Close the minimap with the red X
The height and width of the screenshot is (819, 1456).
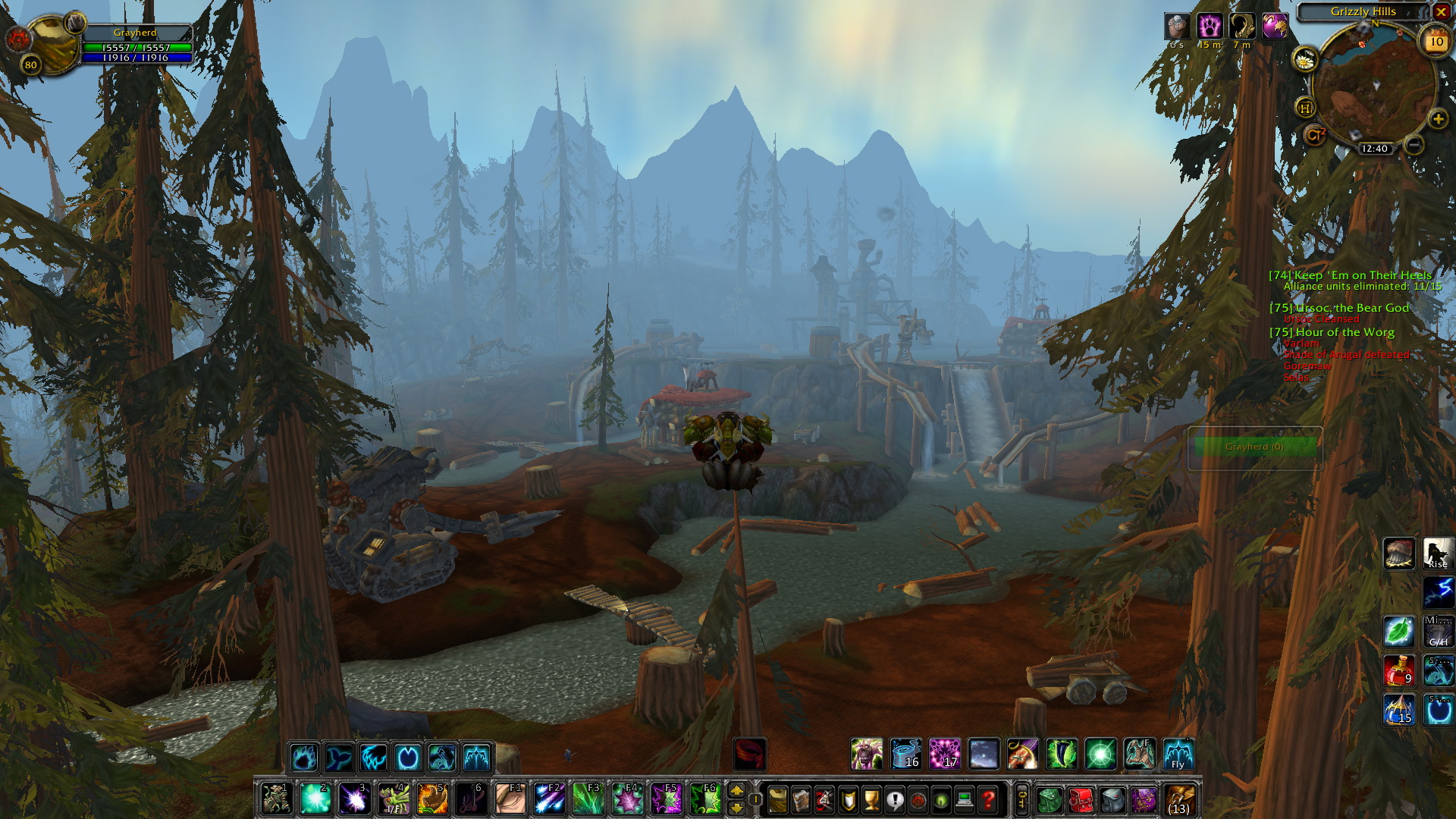coord(1441,11)
